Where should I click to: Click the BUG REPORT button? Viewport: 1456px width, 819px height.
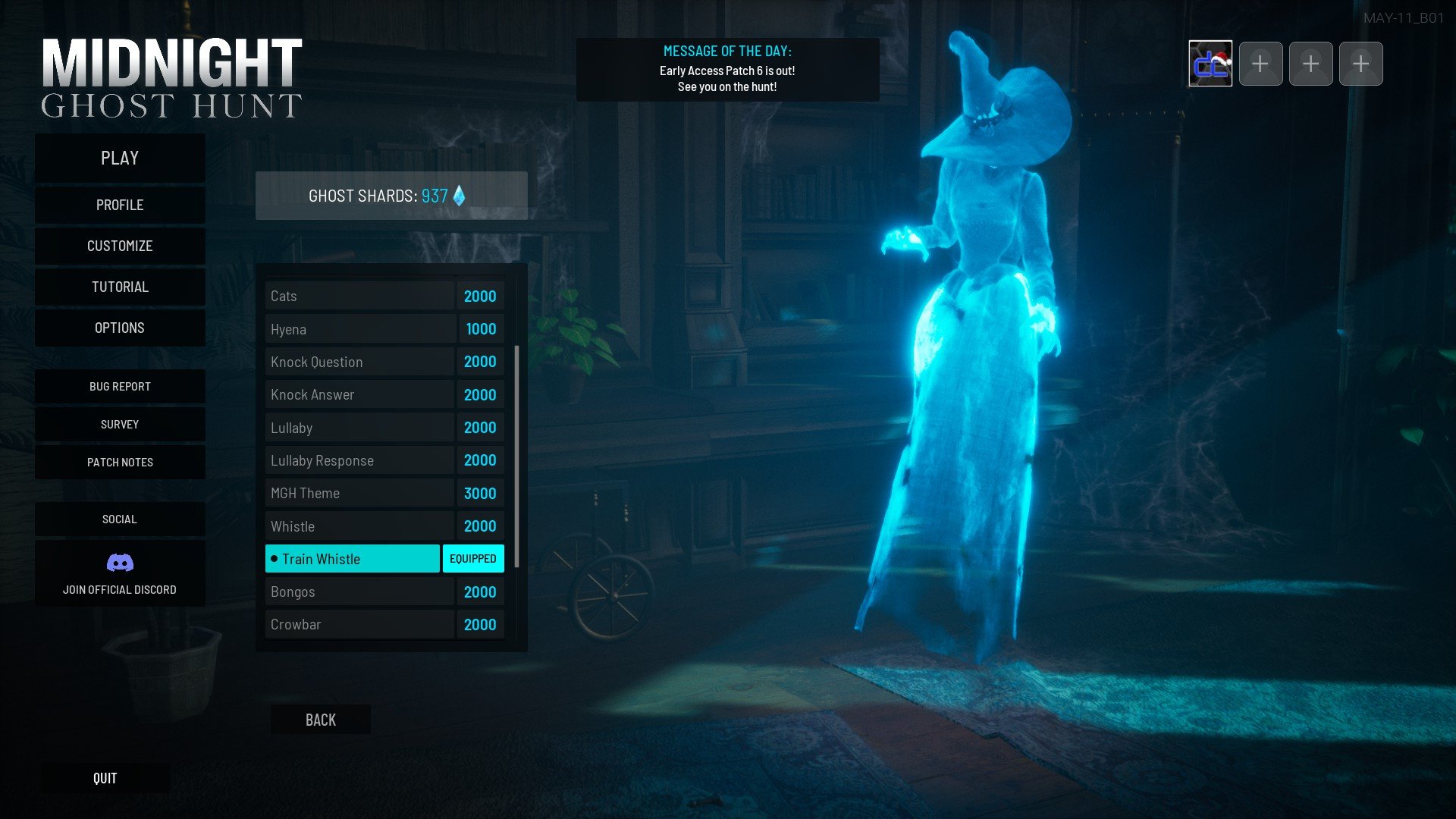(120, 386)
